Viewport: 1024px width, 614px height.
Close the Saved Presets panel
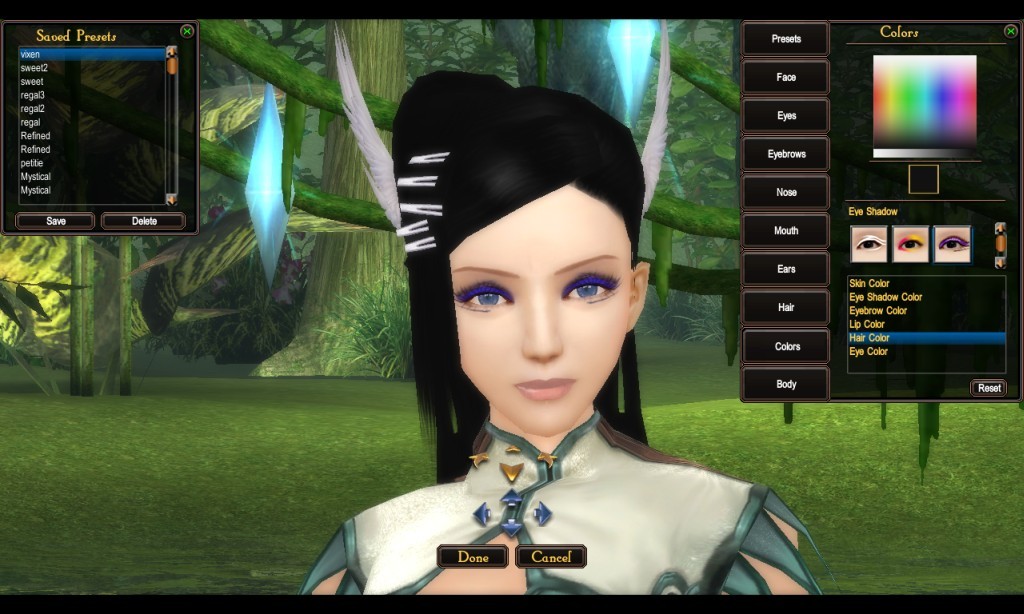pos(187,31)
